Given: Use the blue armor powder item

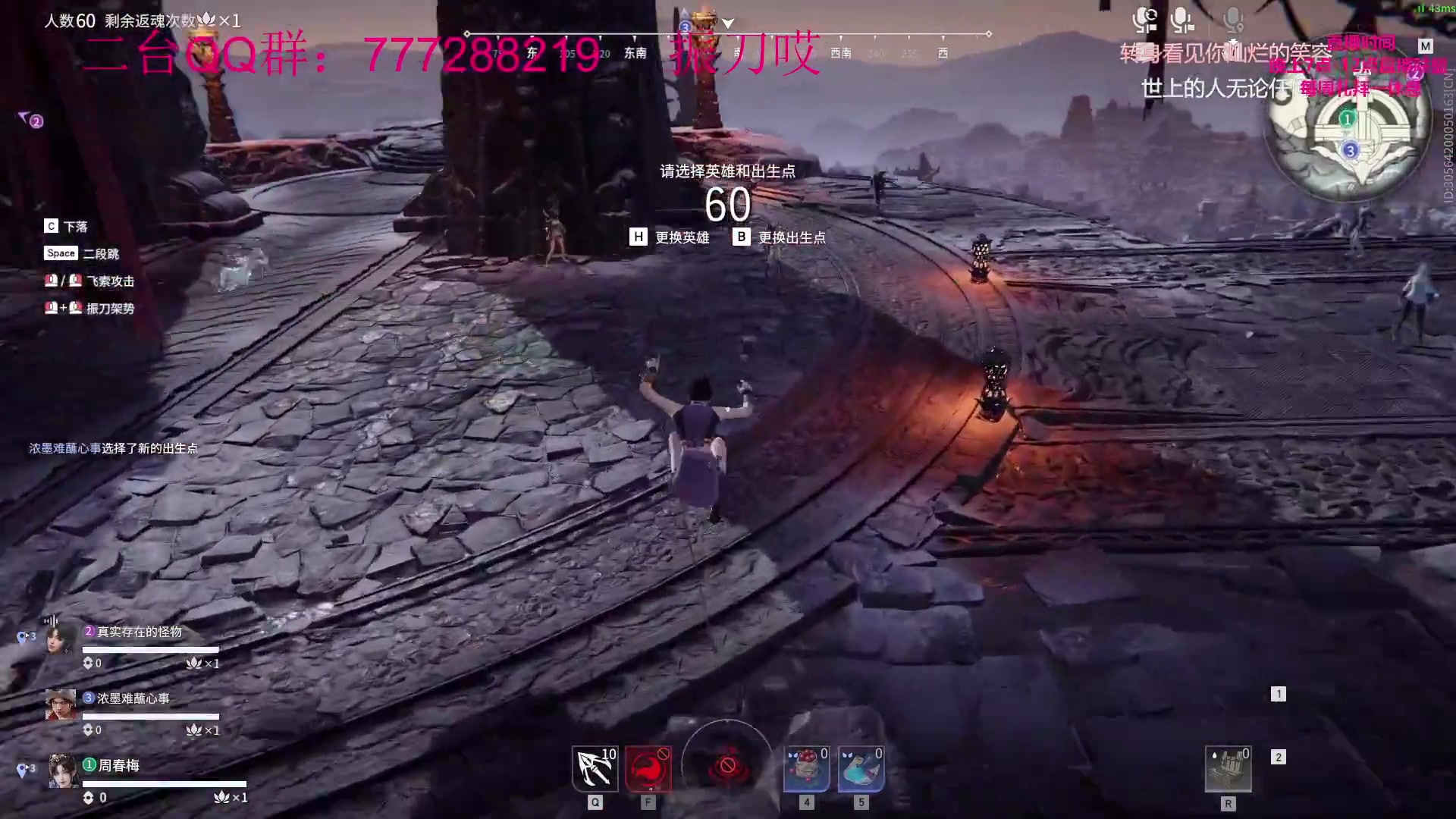Looking at the screenshot, I should (x=861, y=768).
